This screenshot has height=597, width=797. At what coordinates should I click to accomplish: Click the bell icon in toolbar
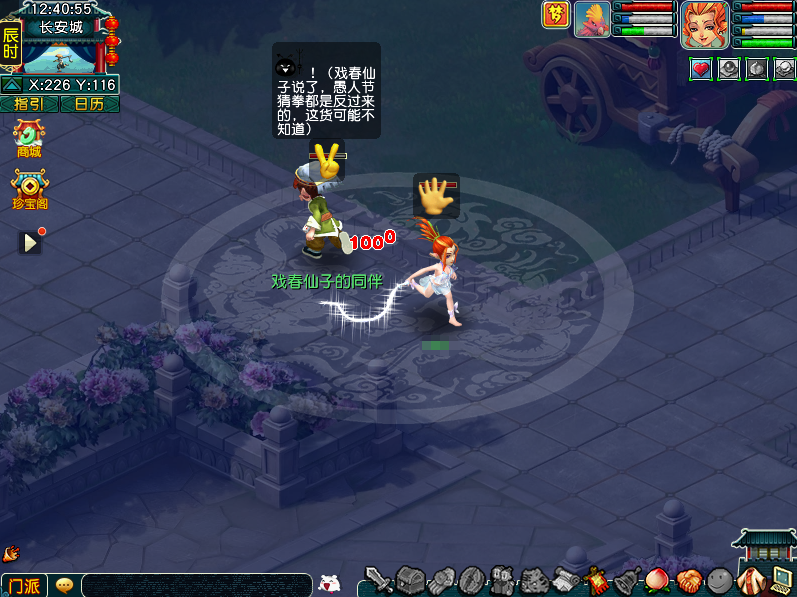(x=627, y=579)
